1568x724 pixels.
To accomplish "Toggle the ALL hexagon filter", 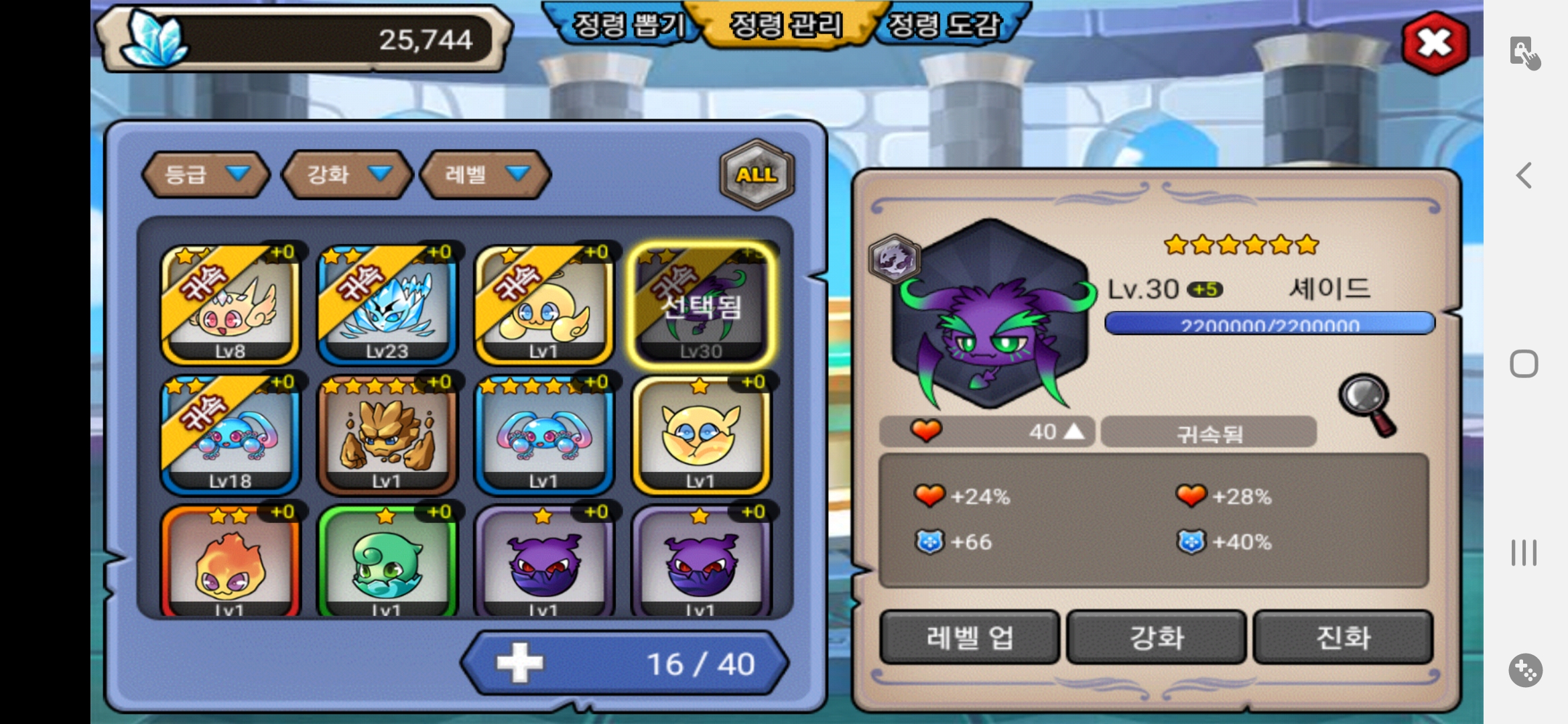I will pyautogui.click(x=757, y=174).
